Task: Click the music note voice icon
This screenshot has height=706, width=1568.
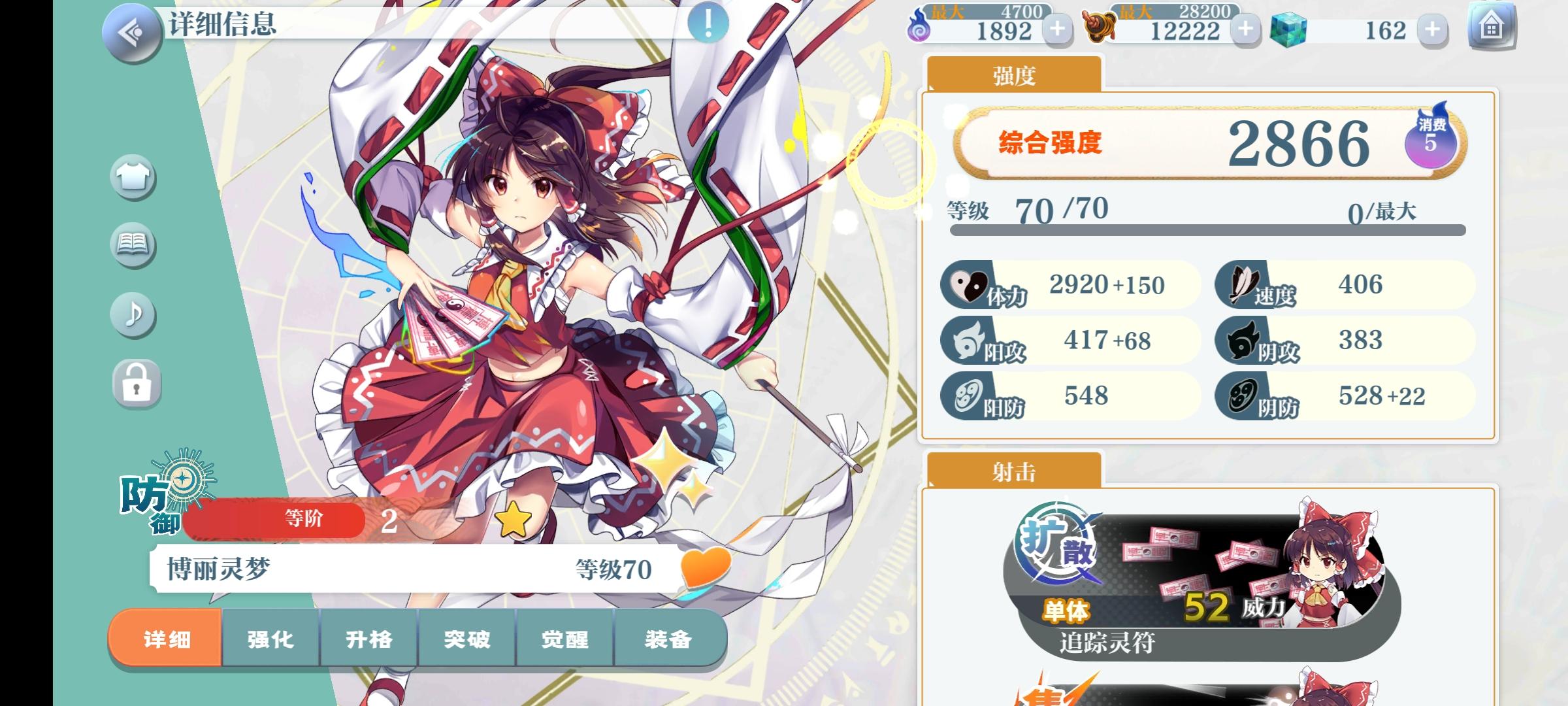Action: [133, 316]
